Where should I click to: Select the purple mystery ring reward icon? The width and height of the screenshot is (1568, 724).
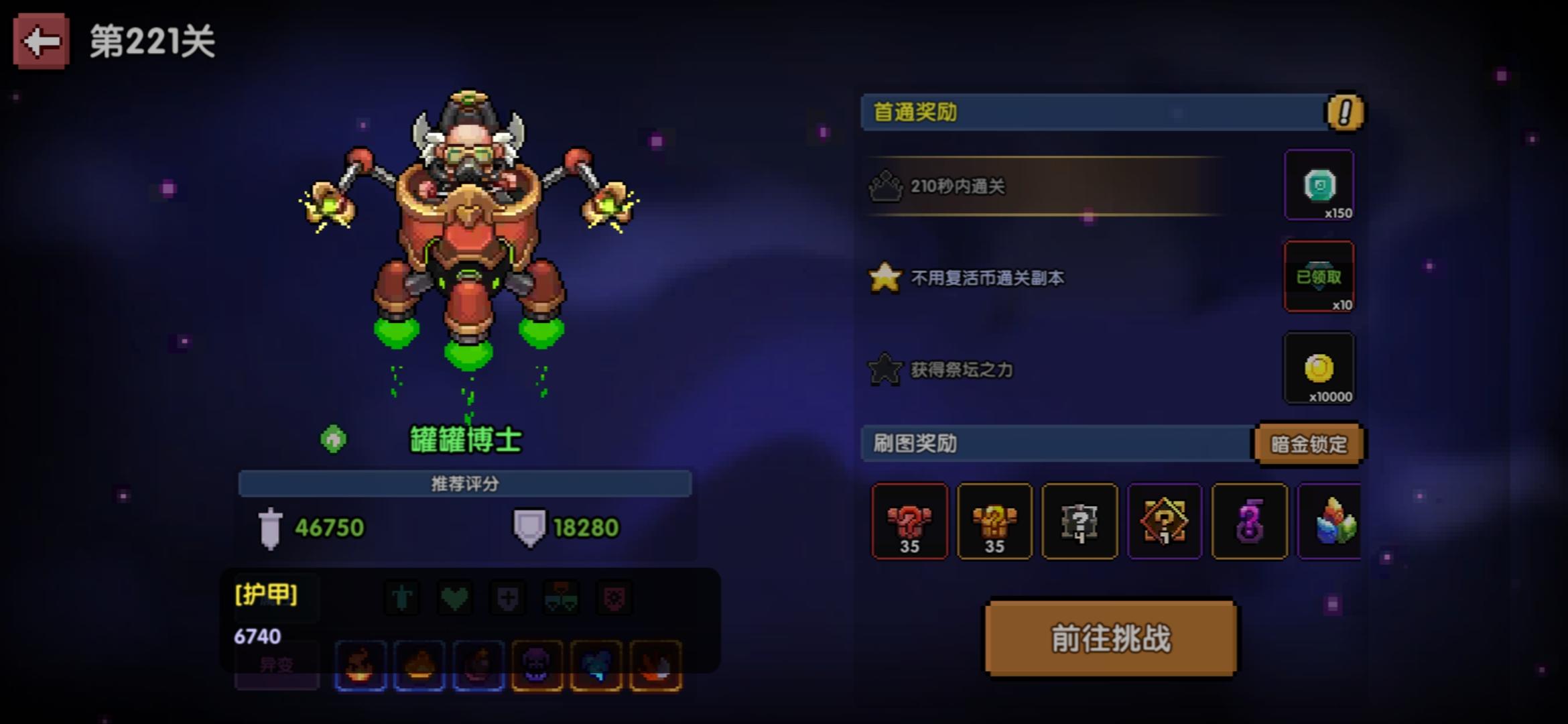coord(1249,522)
